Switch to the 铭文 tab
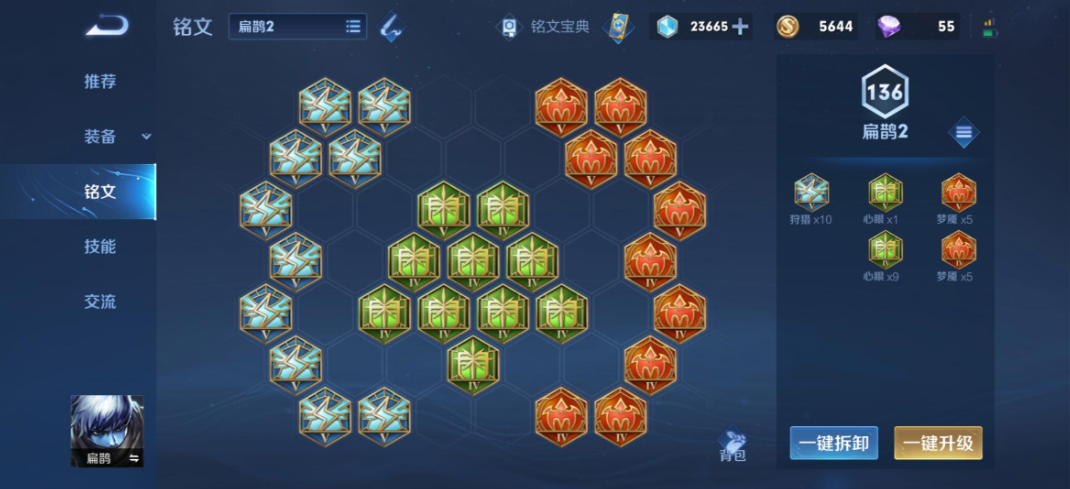The height and width of the screenshot is (489, 1070). click(100, 191)
